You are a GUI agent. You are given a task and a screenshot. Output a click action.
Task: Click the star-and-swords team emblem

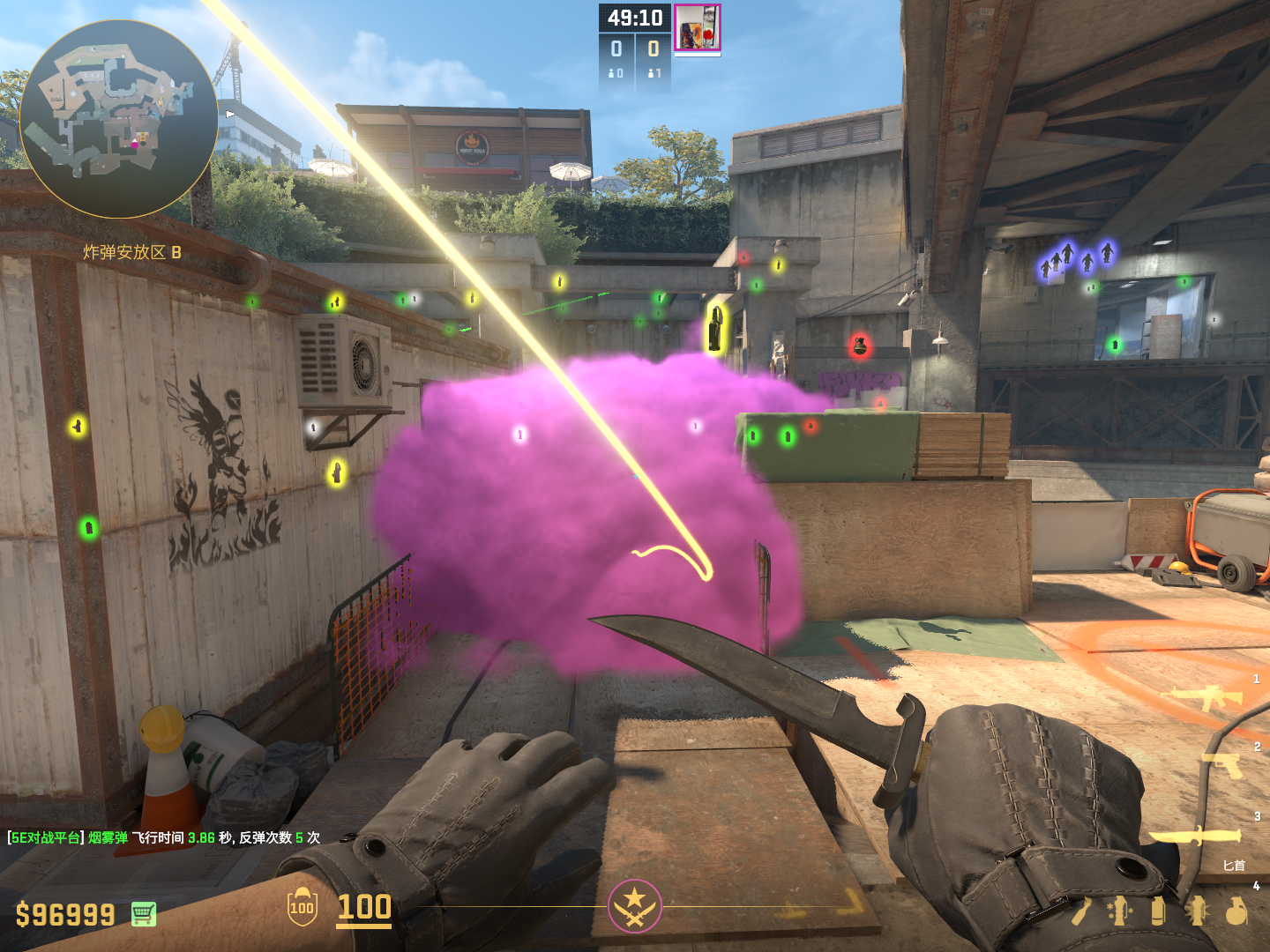(x=634, y=906)
